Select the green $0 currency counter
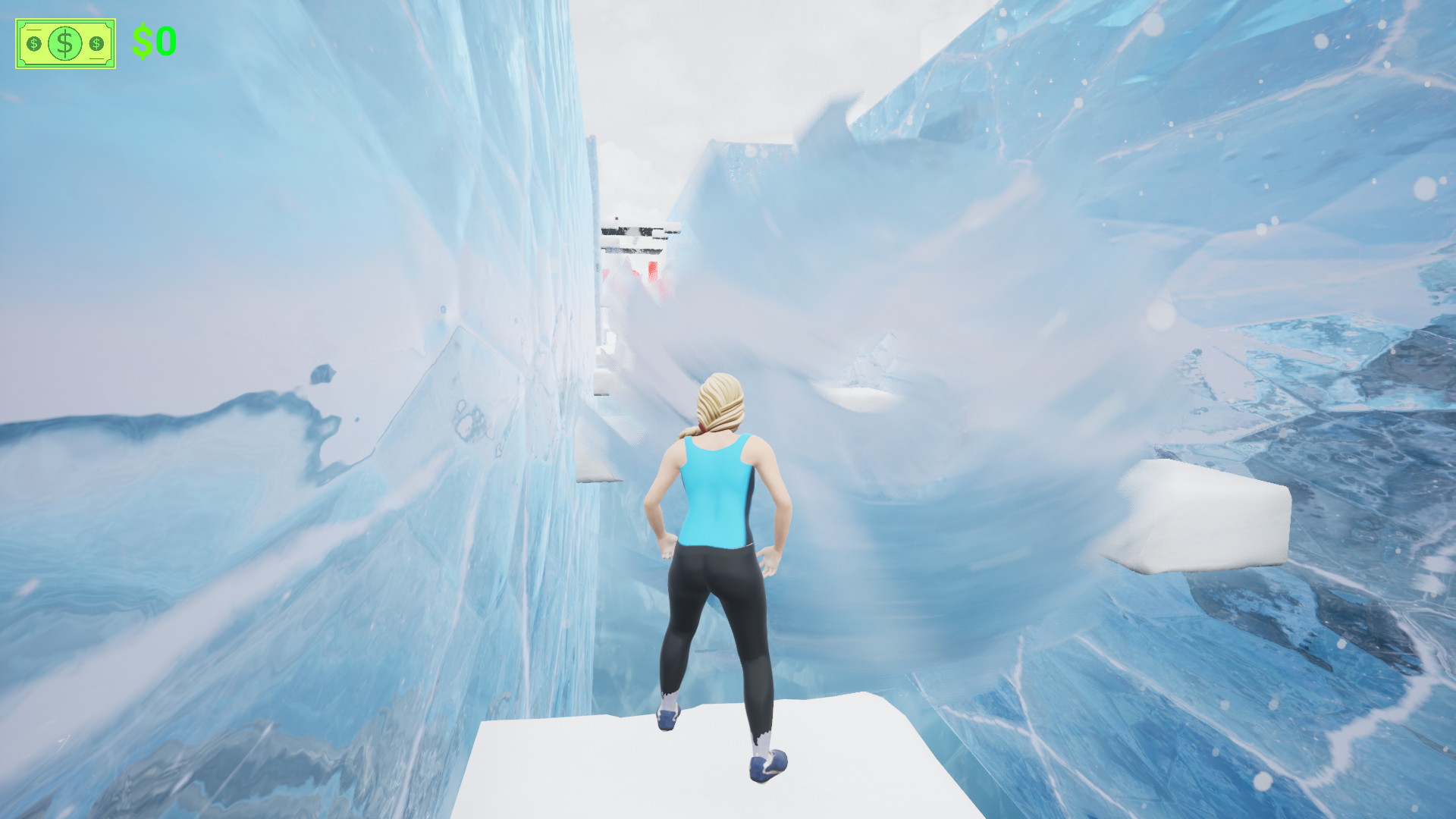The width and height of the screenshot is (1456, 819). (154, 40)
